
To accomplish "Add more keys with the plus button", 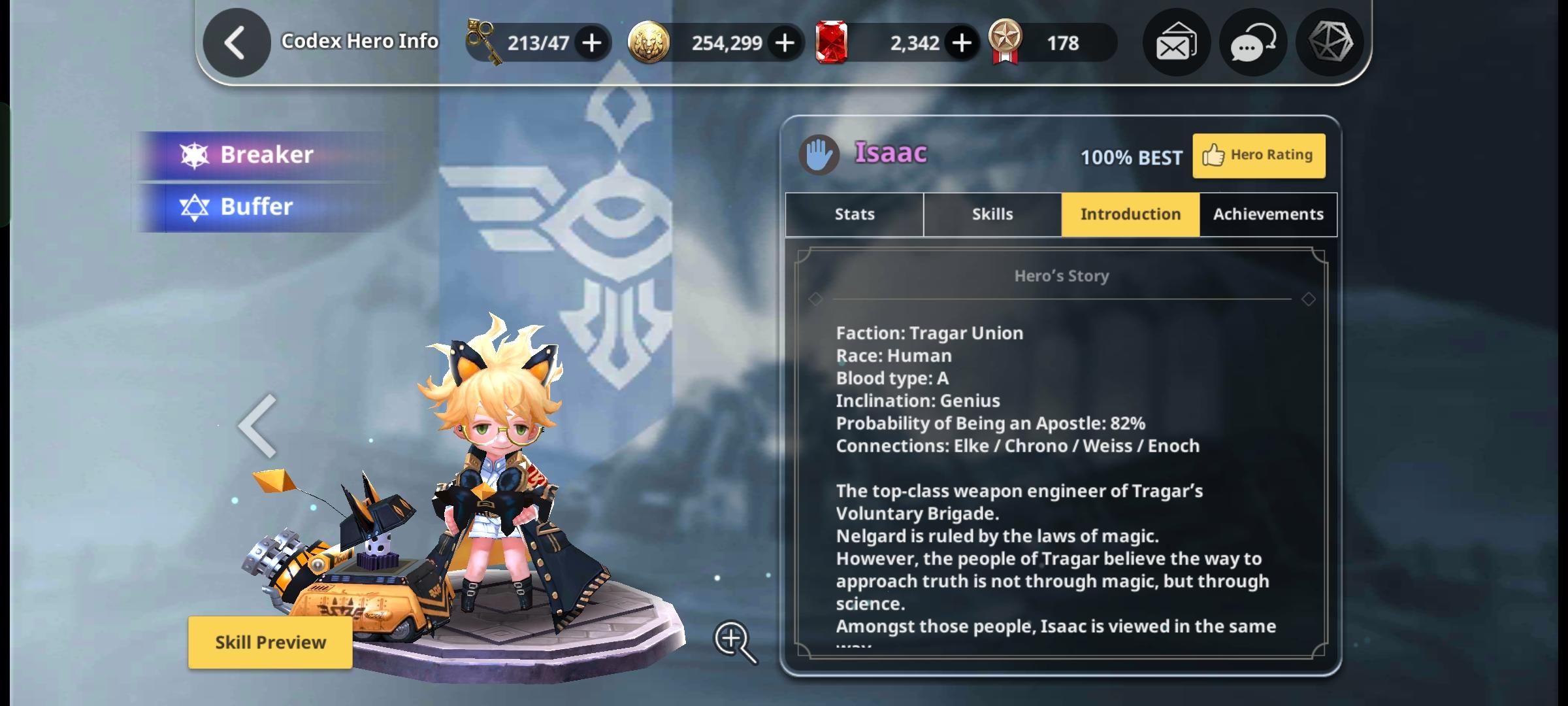I will click(591, 42).
